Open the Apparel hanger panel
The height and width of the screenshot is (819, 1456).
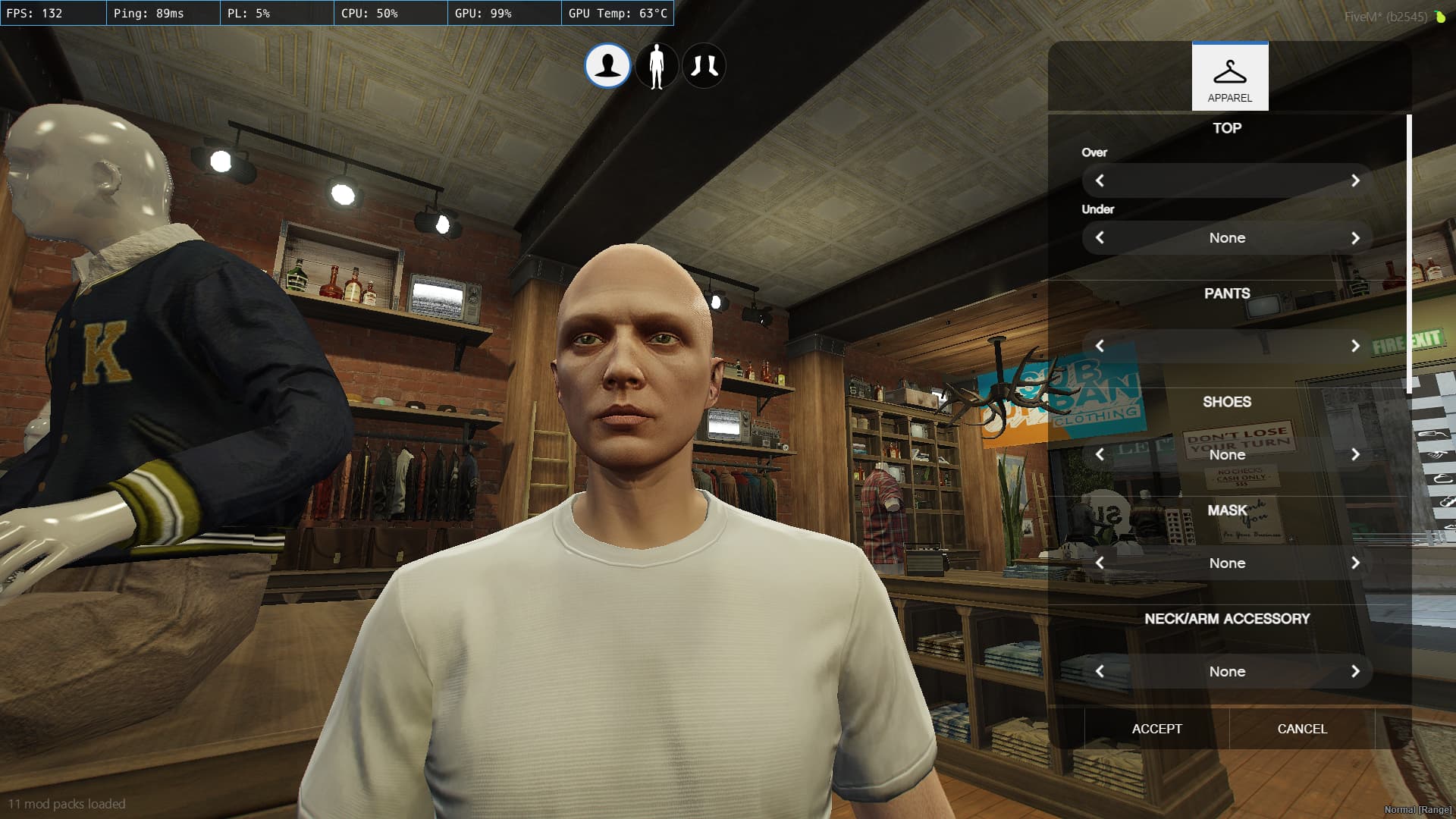pos(1229,75)
